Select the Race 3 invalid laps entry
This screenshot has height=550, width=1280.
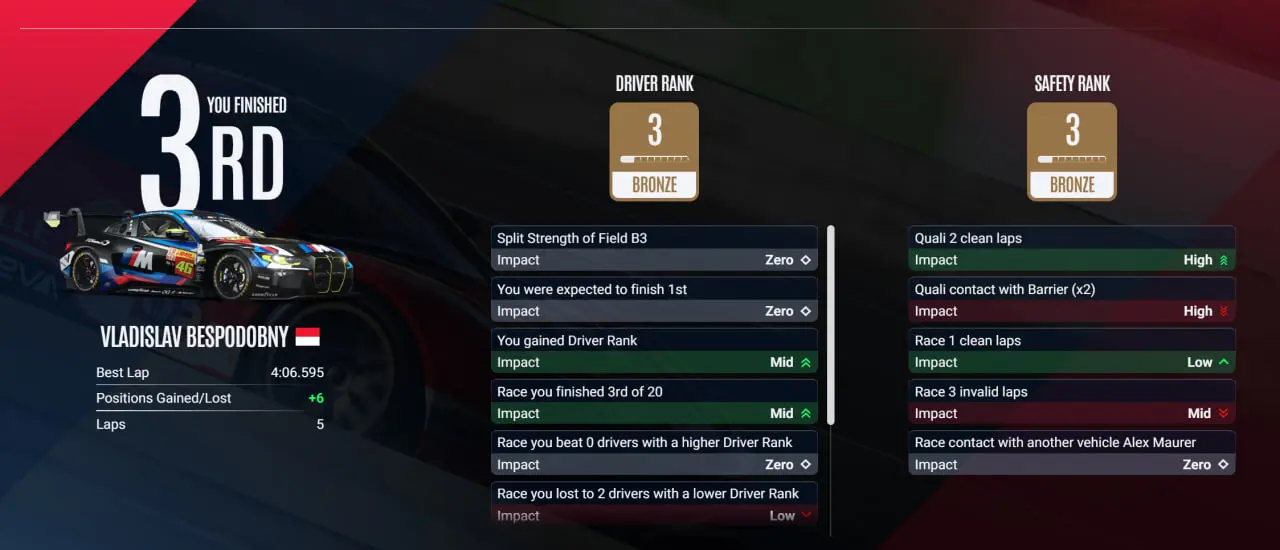[1071, 401]
